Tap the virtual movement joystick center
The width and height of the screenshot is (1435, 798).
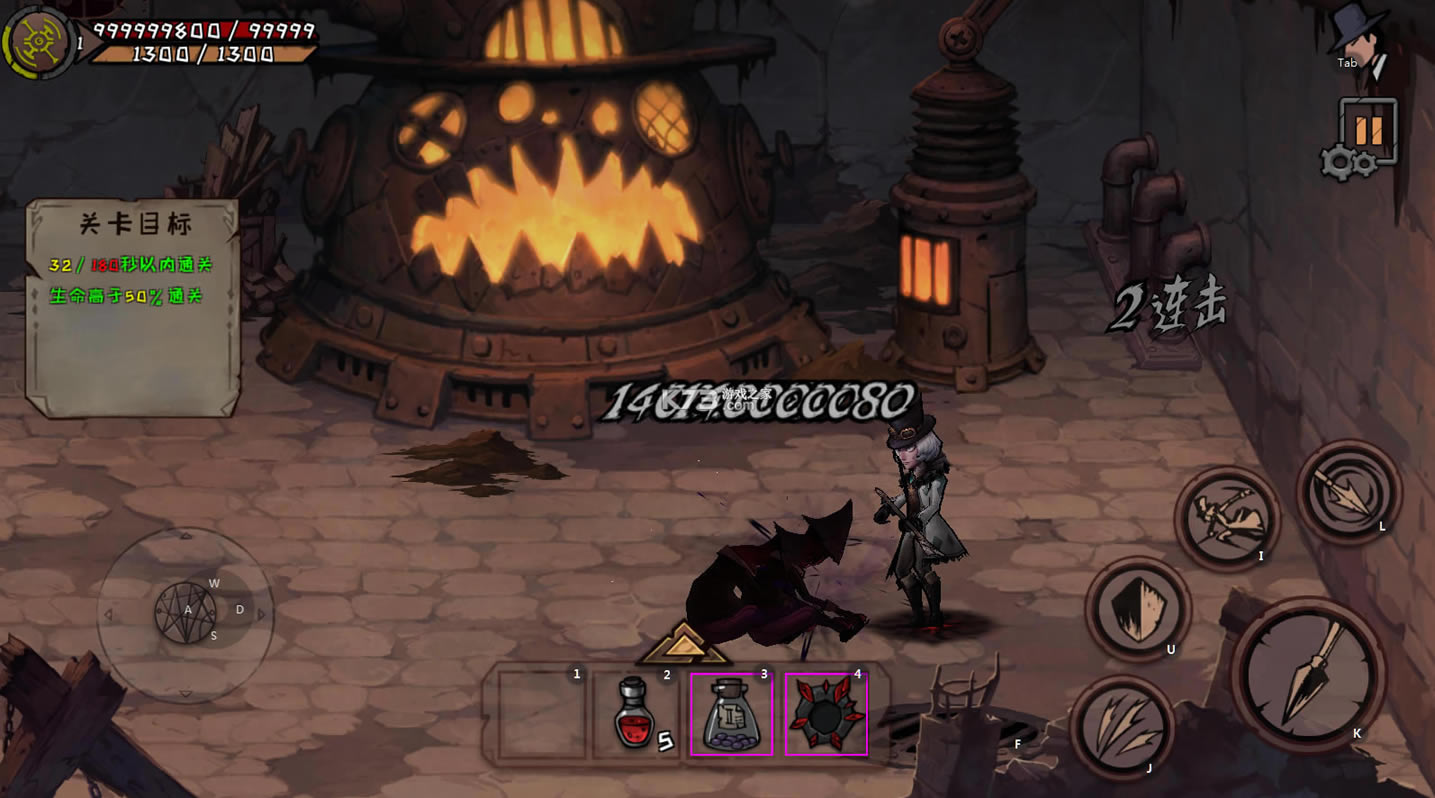[x=186, y=612]
